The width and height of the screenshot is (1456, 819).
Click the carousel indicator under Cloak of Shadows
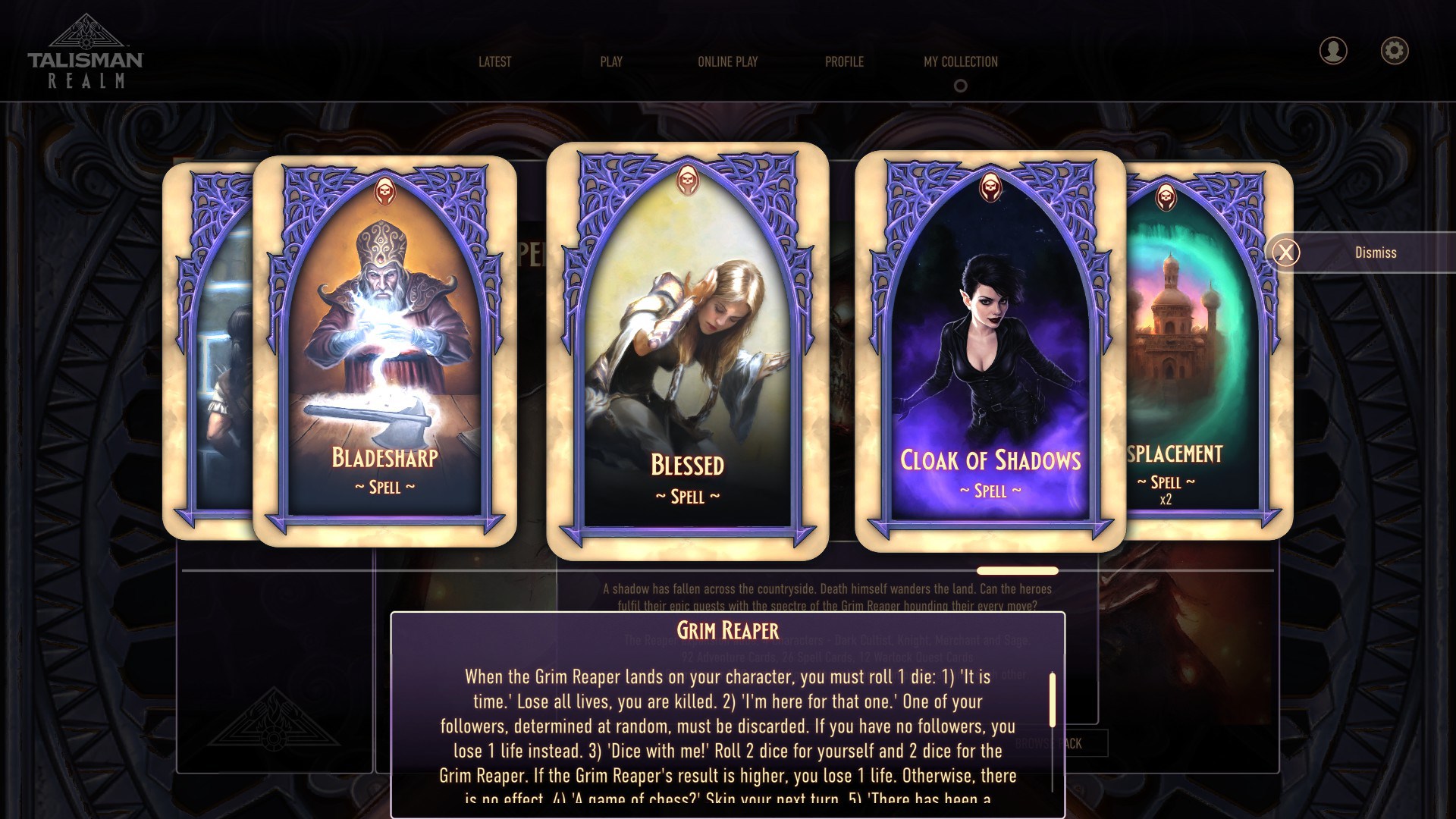pyautogui.click(x=1017, y=570)
